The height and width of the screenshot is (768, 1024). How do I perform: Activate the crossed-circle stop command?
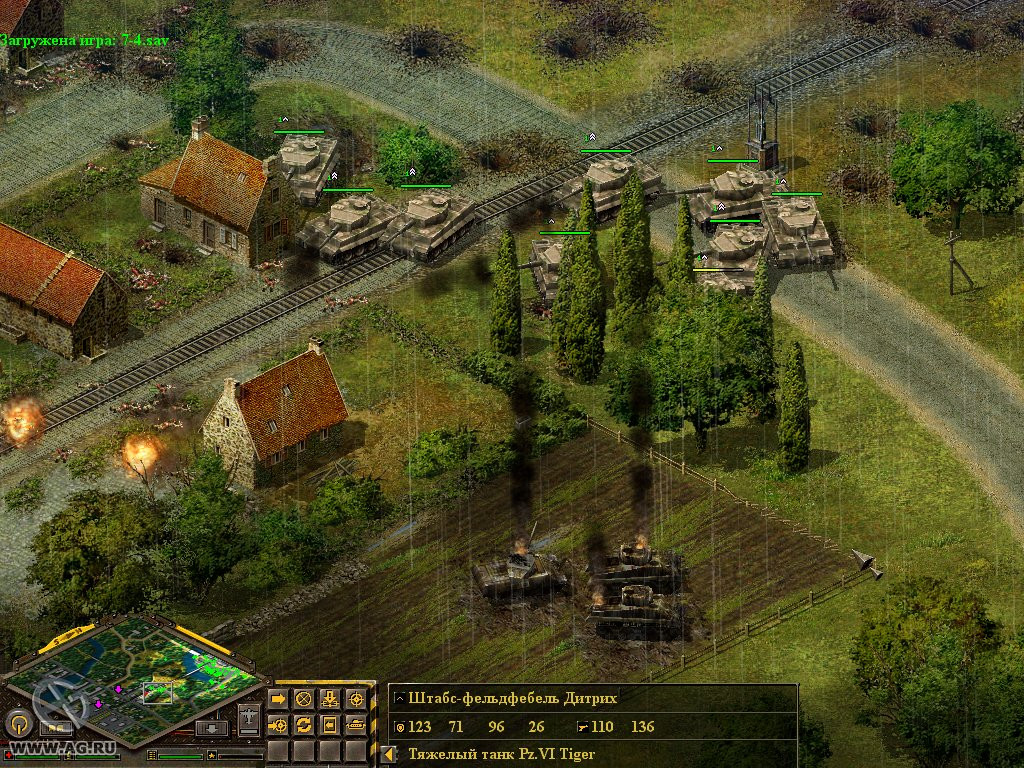304,699
